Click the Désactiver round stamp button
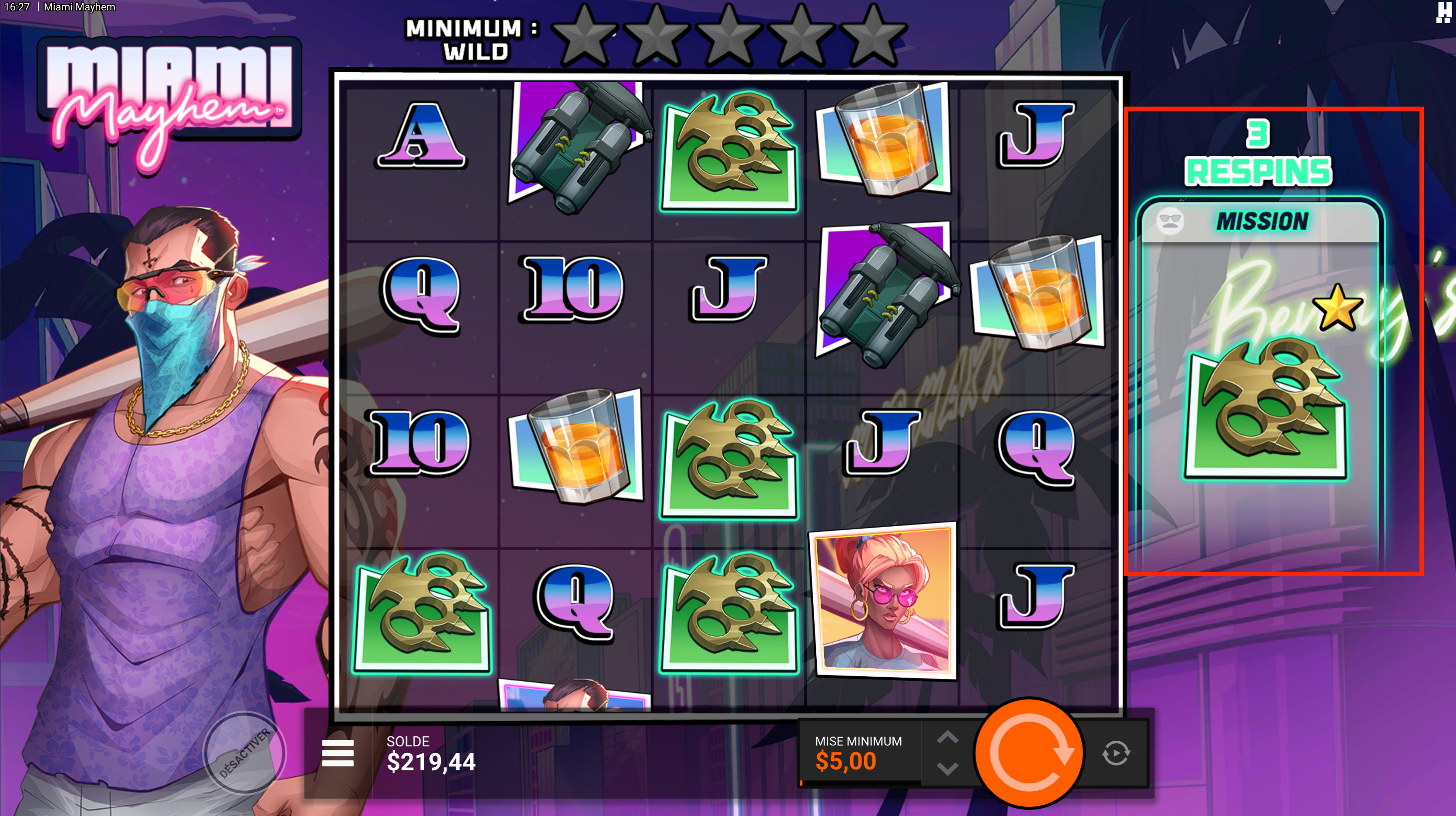The image size is (1456, 816). click(245, 752)
